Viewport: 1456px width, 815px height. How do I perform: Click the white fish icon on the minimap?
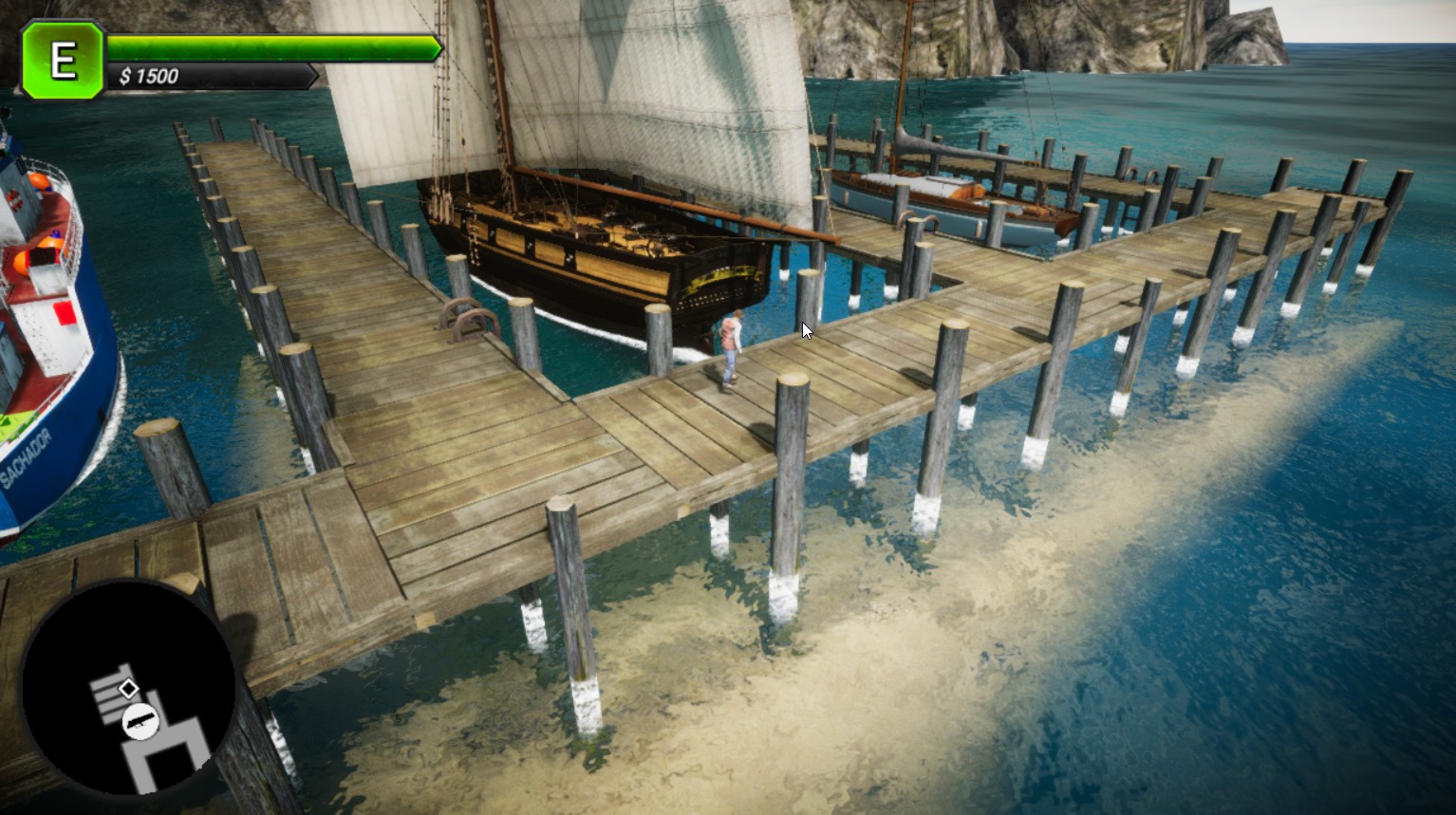140,720
